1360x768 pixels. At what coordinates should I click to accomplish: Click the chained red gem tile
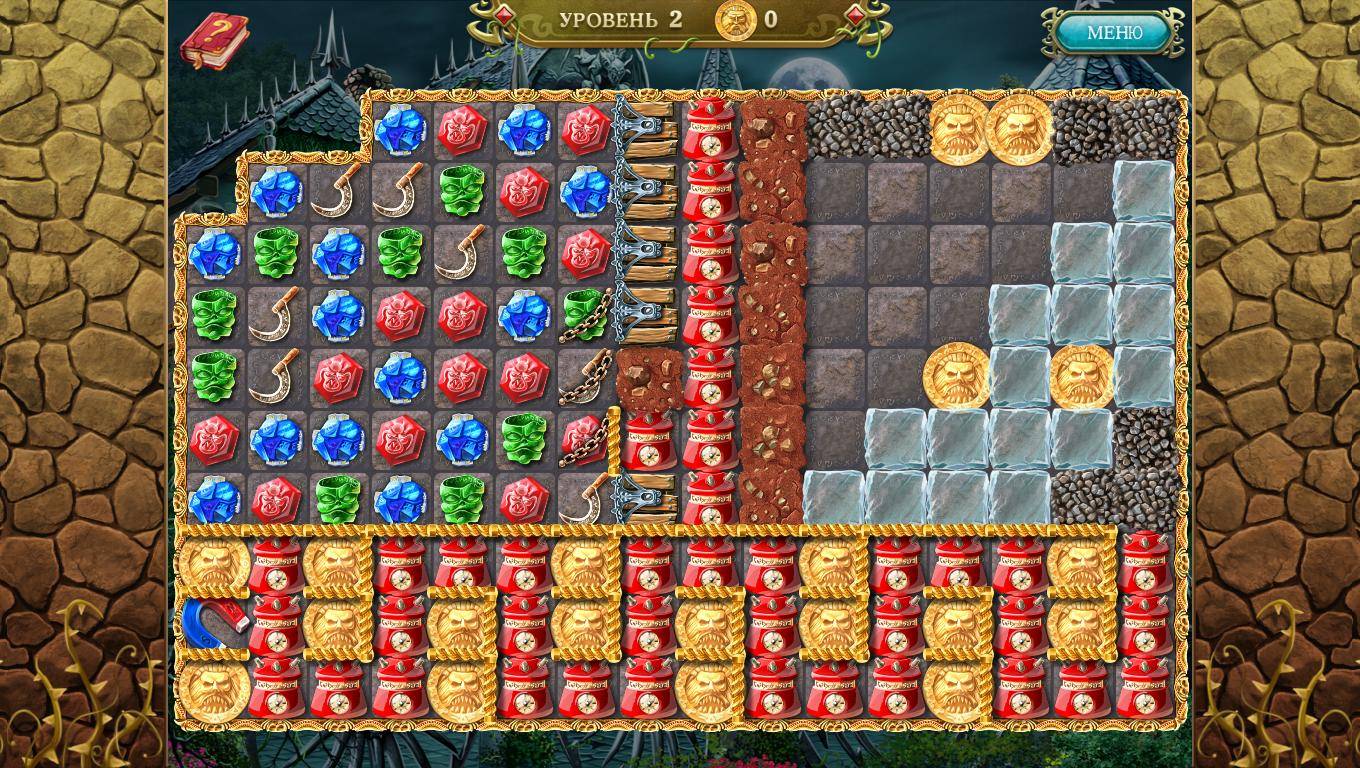(585, 439)
